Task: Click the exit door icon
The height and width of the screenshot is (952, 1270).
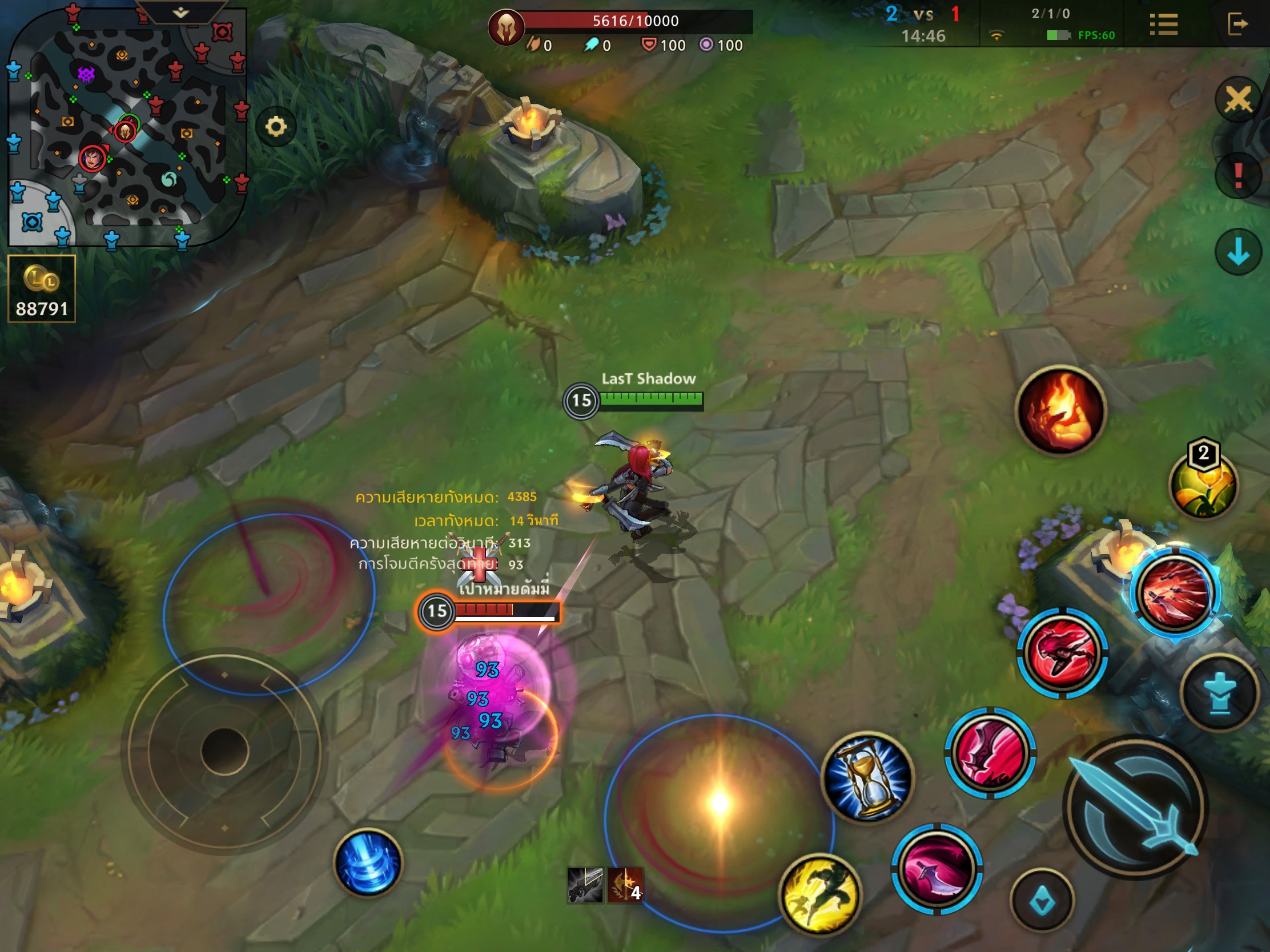Action: click(x=1237, y=25)
